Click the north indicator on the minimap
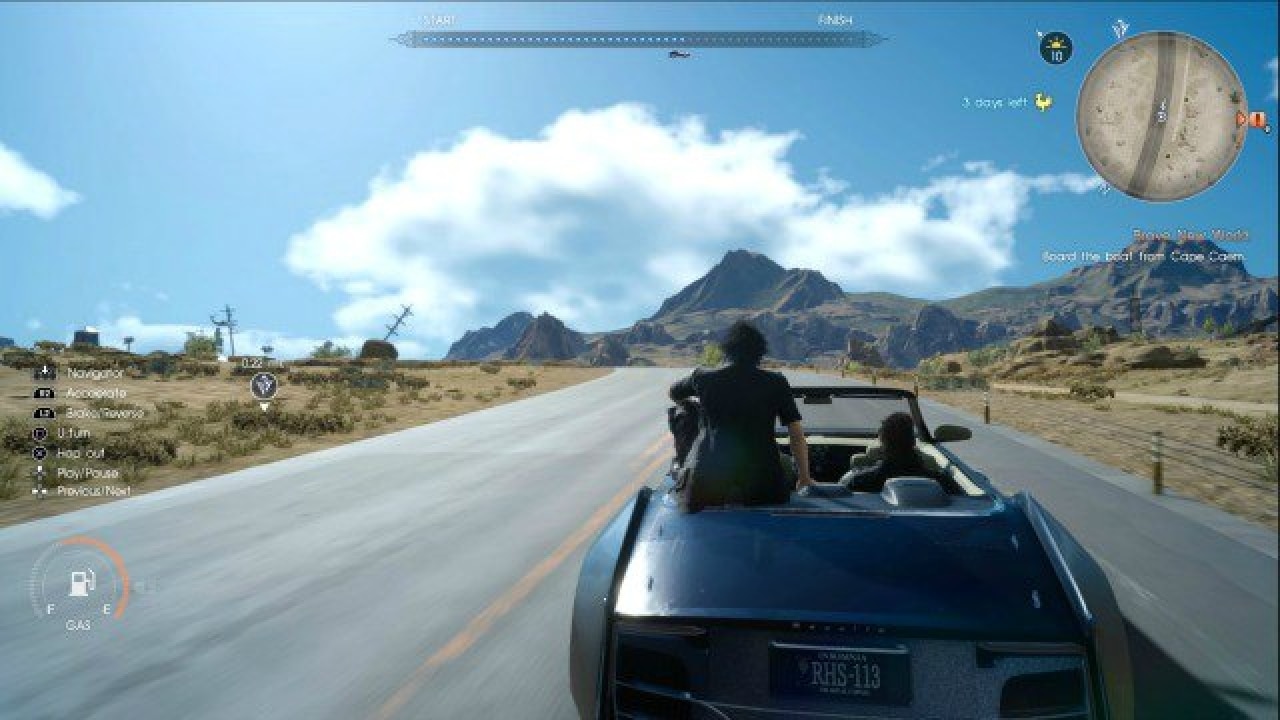The image size is (1280, 720). pos(1120,27)
